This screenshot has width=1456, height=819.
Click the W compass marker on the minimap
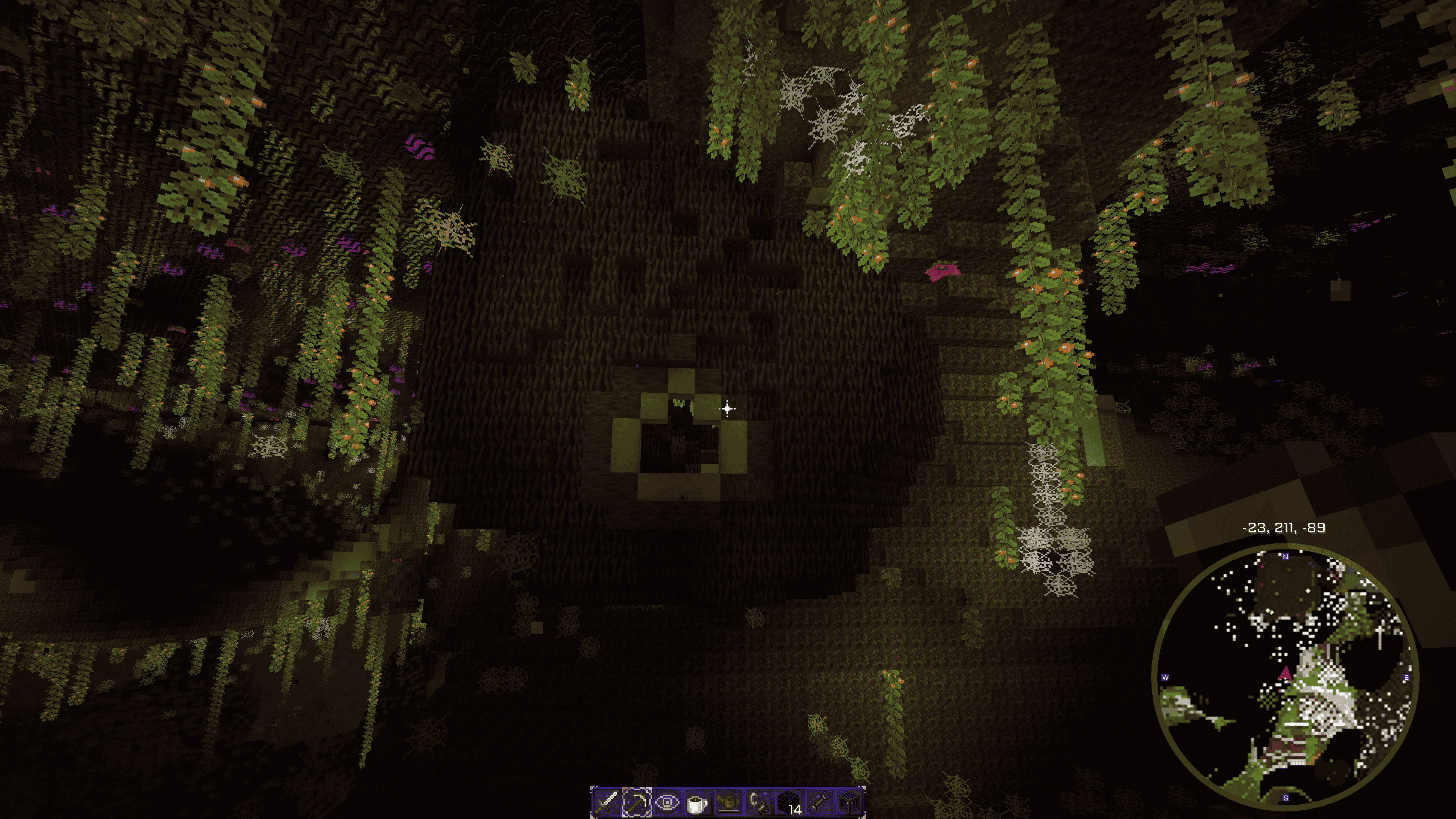pyautogui.click(x=1165, y=678)
